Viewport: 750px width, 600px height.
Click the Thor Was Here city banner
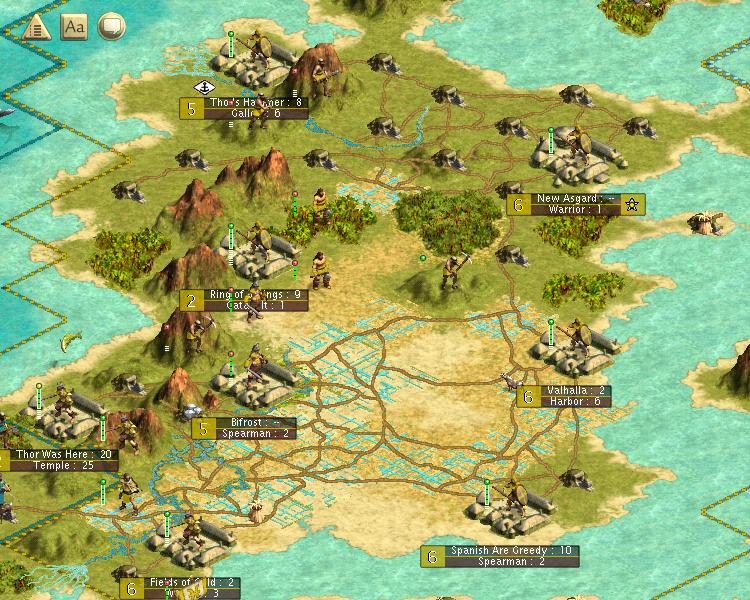[64, 460]
